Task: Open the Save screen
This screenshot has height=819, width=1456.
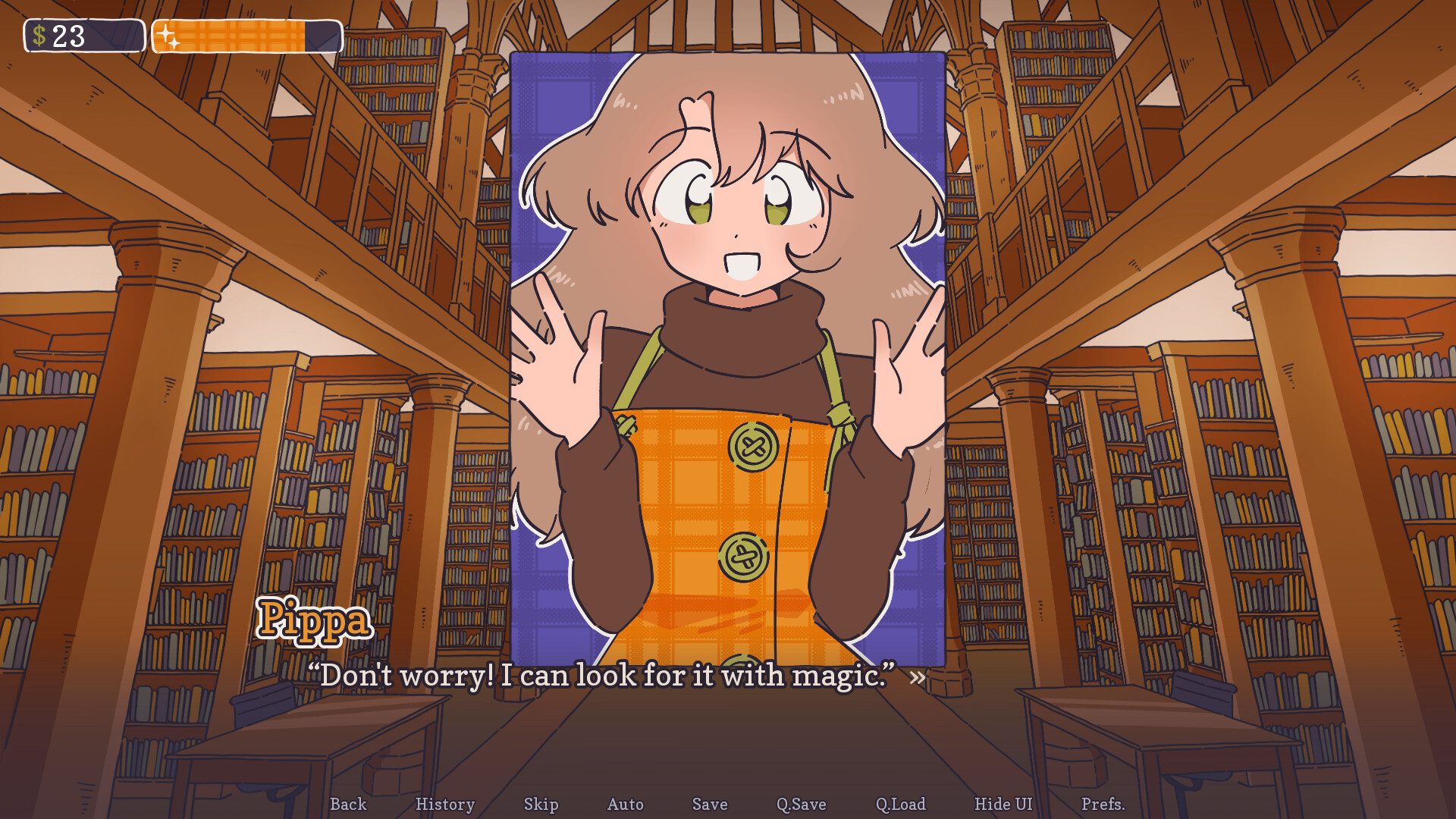Action: 709,805
